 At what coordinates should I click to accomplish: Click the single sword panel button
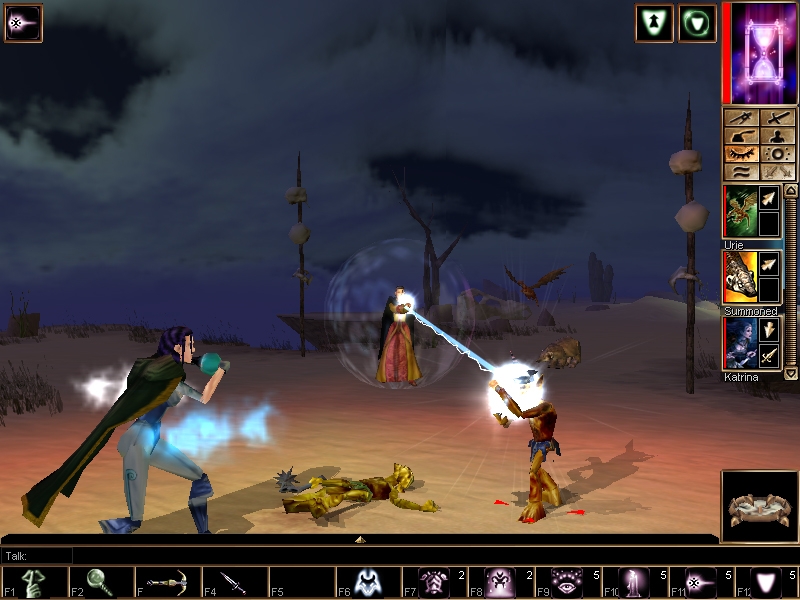coord(777,118)
